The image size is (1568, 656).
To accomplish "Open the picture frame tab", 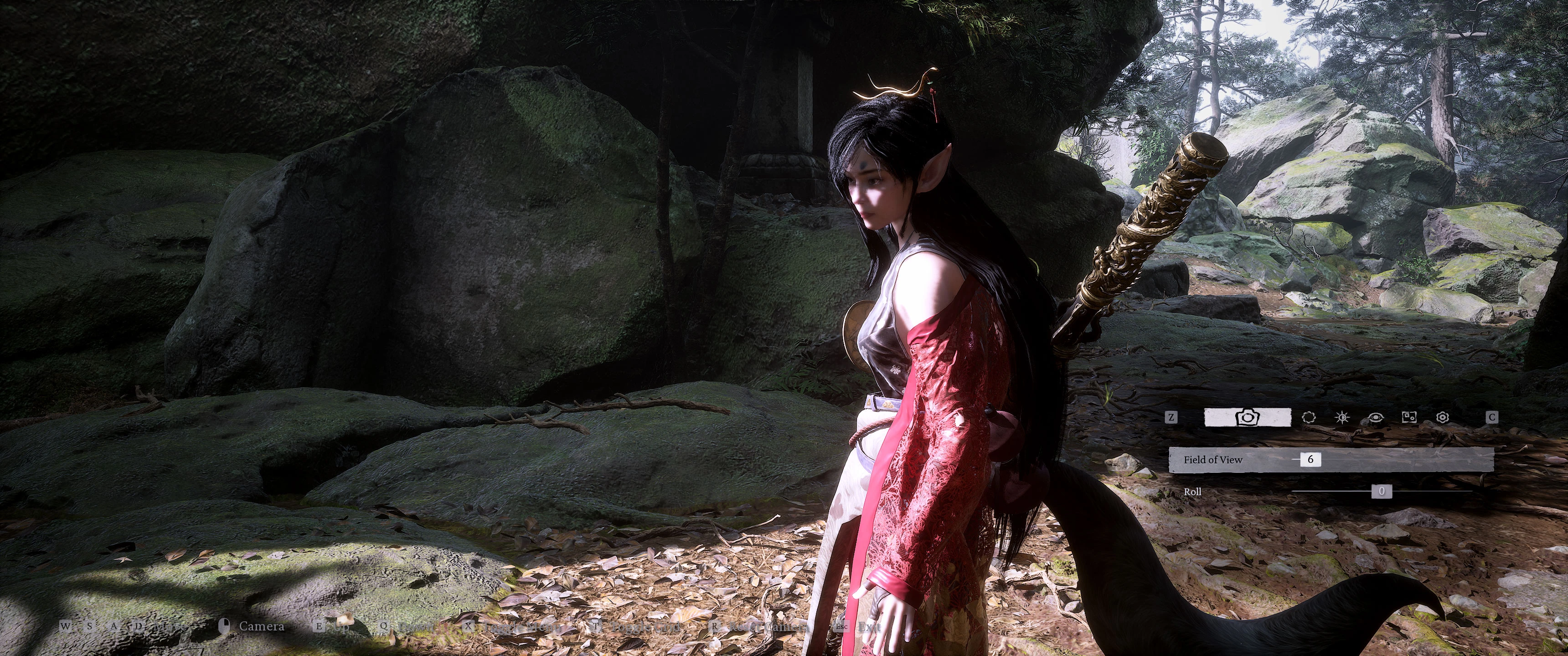I will (x=1409, y=417).
